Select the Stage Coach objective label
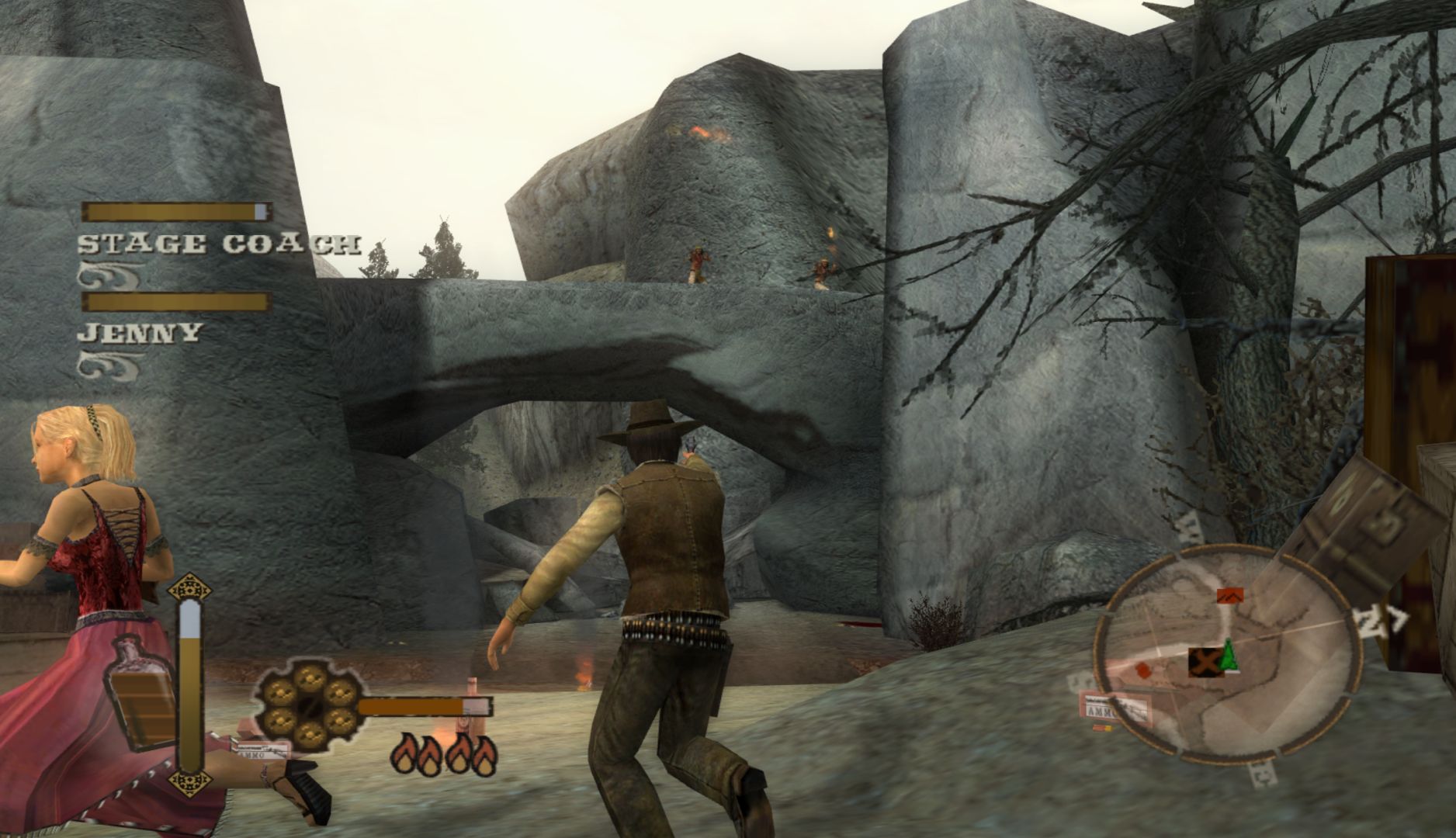The width and height of the screenshot is (1456, 838). (219, 244)
